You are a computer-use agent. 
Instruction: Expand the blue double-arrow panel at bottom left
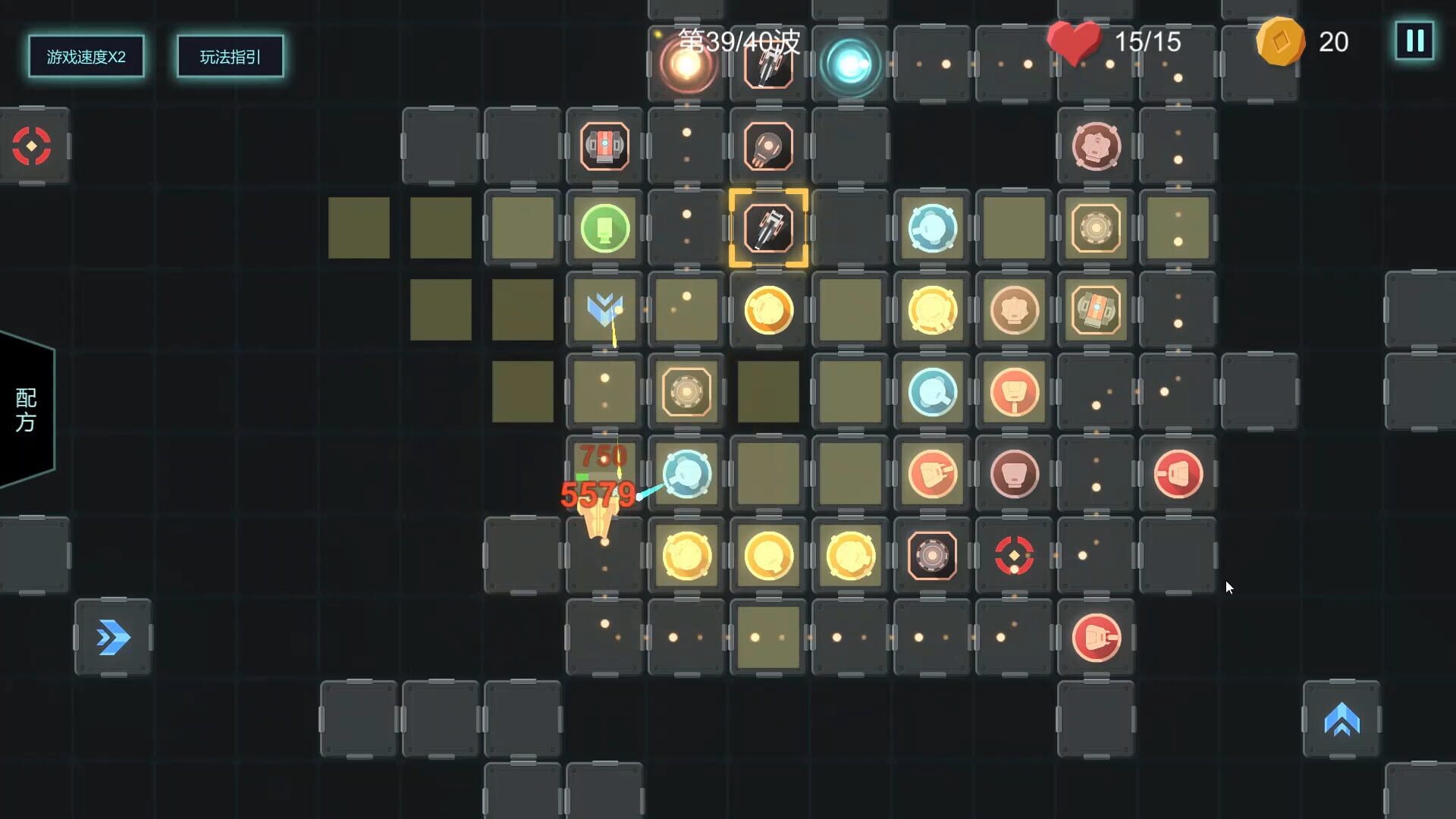point(113,637)
